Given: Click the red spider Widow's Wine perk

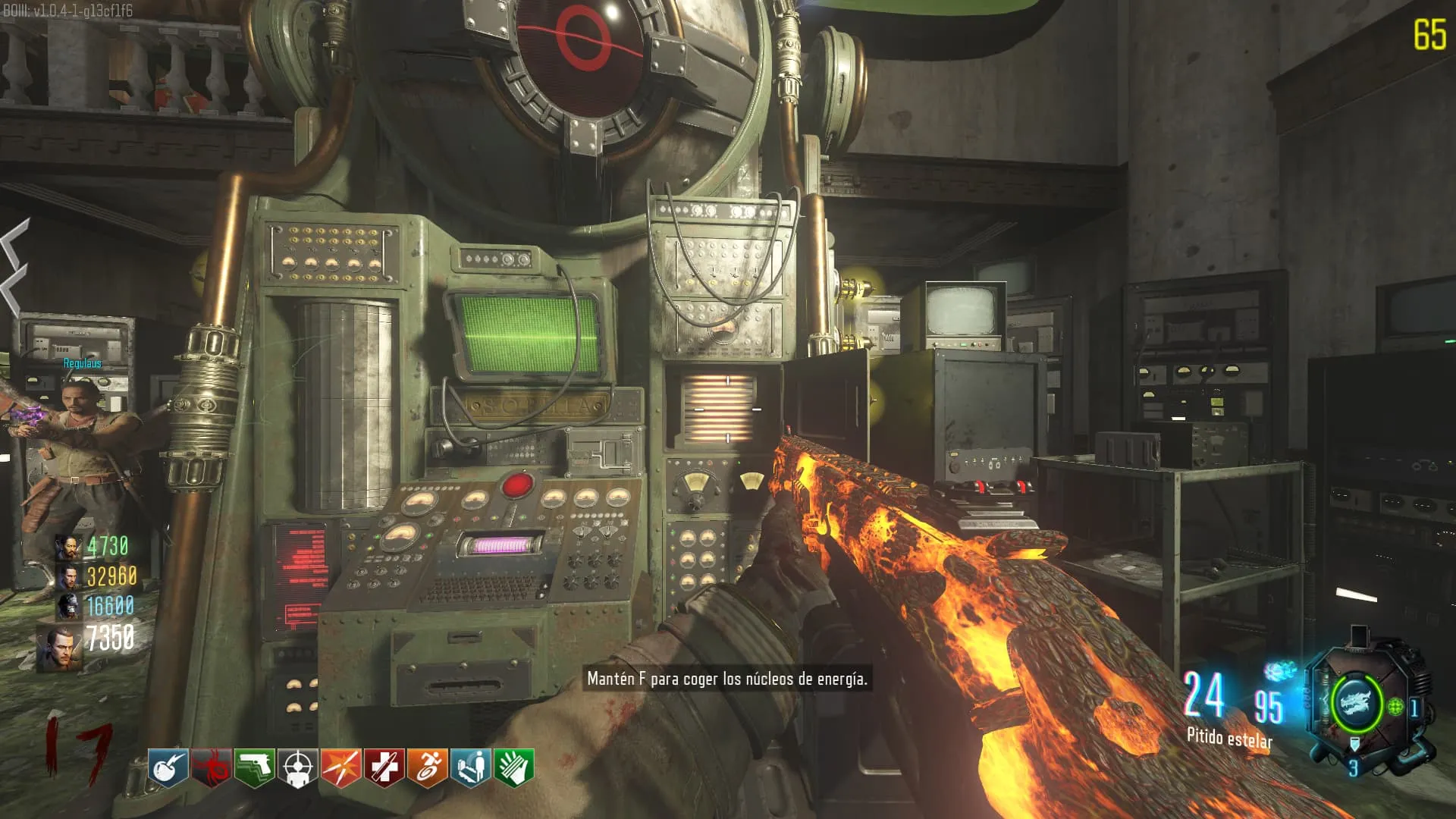Looking at the screenshot, I should [x=212, y=768].
